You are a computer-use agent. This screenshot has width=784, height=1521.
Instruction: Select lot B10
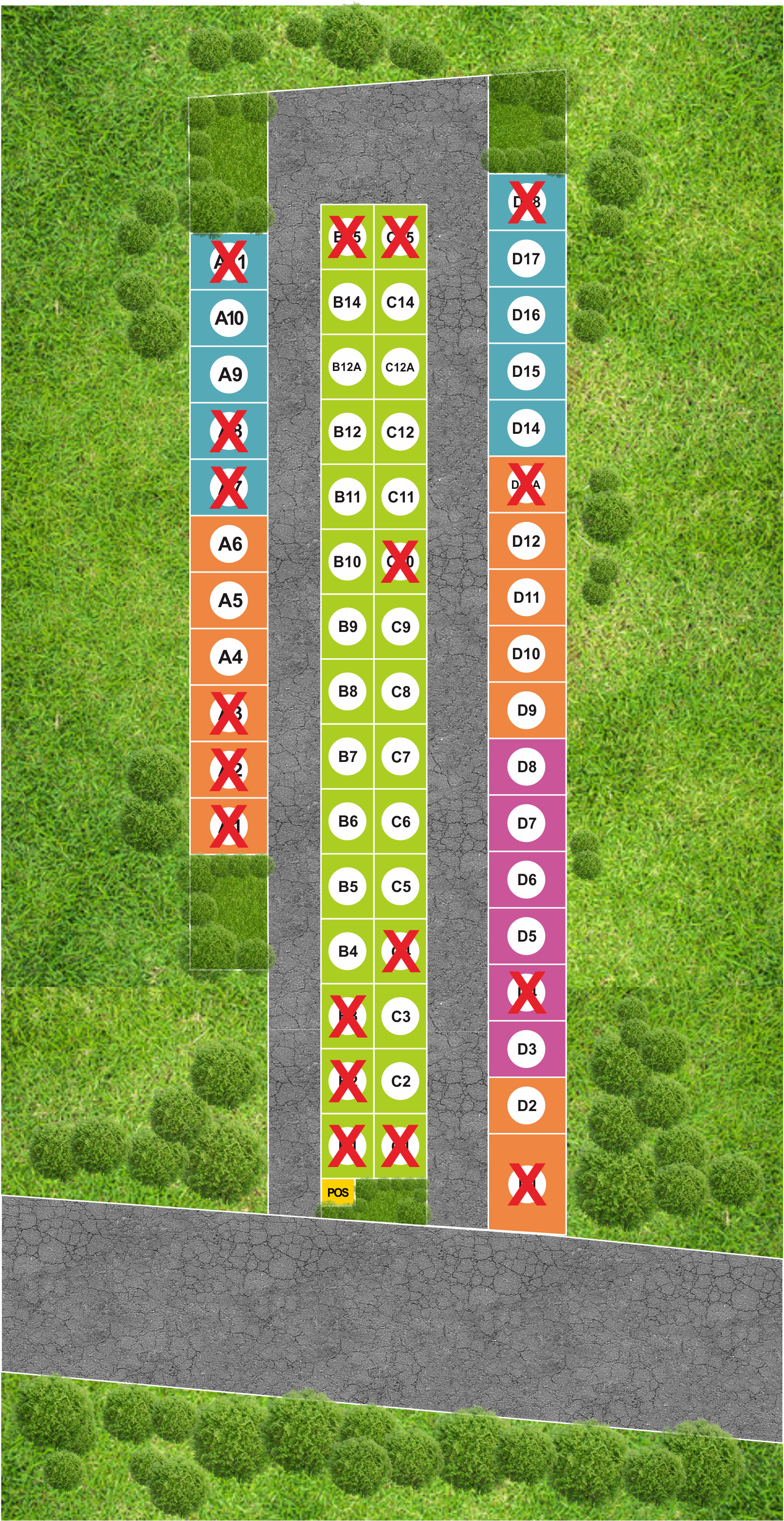347,561
